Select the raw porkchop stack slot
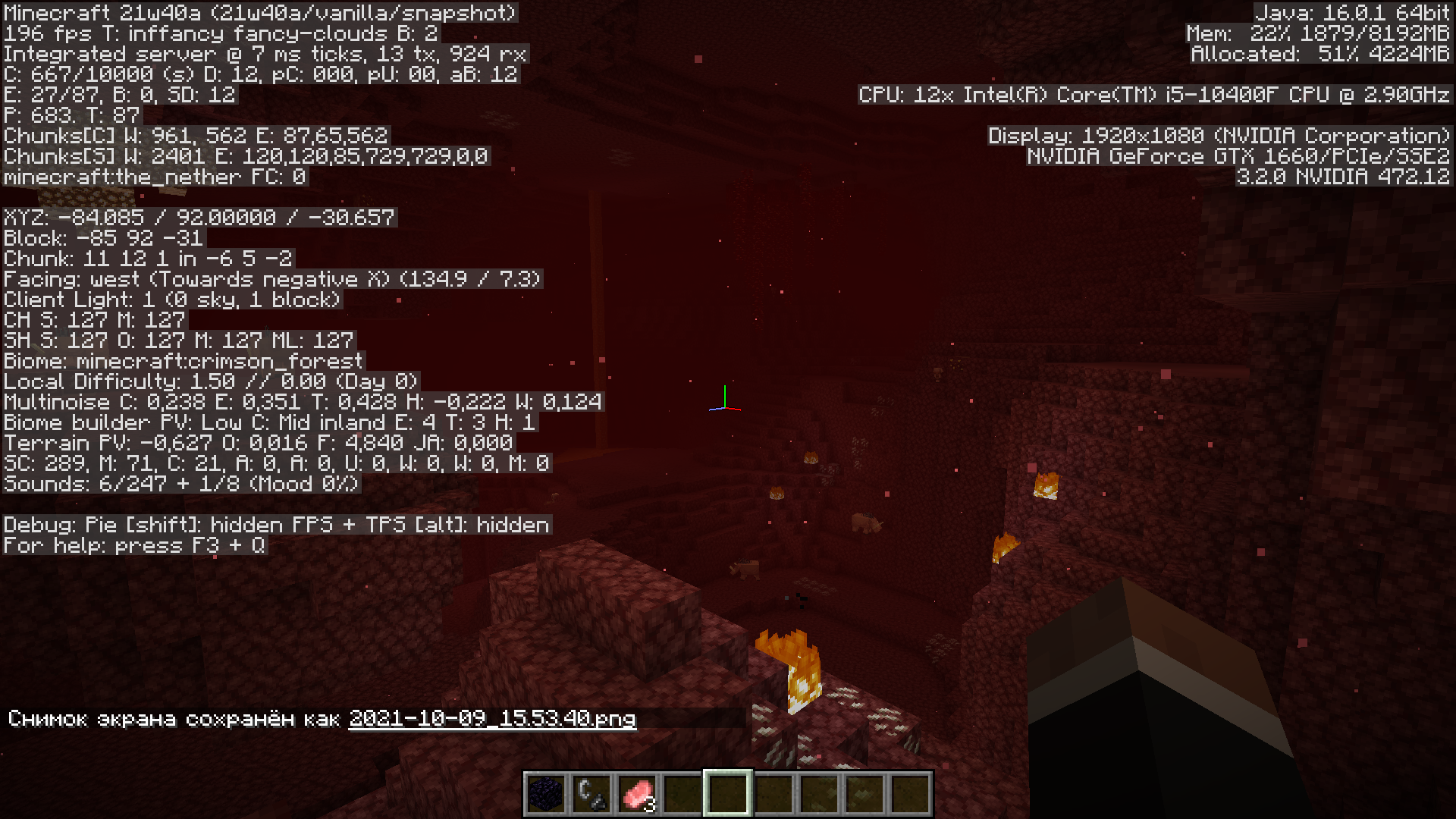Viewport: 1456px width, 819px height. pos(637,793)
